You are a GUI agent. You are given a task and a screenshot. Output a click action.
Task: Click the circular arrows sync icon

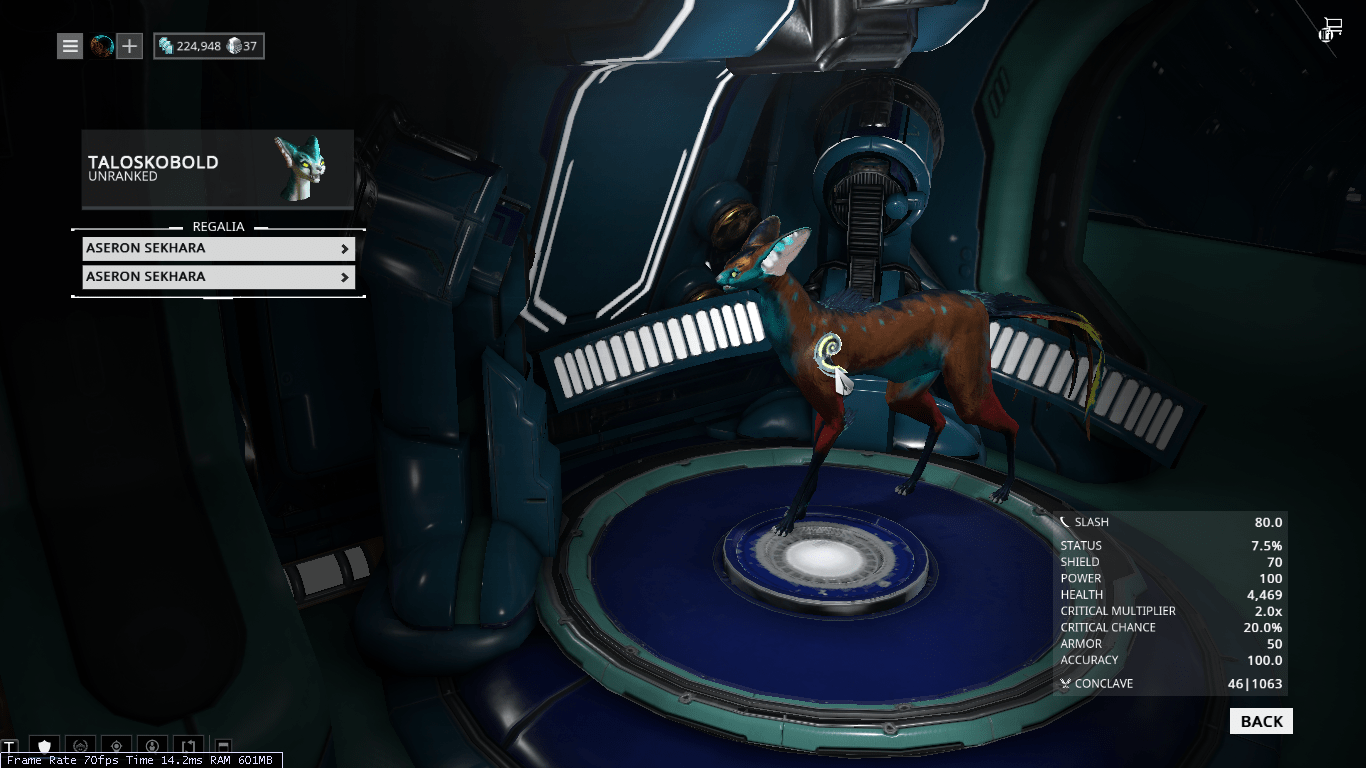[x=188, y=745]
